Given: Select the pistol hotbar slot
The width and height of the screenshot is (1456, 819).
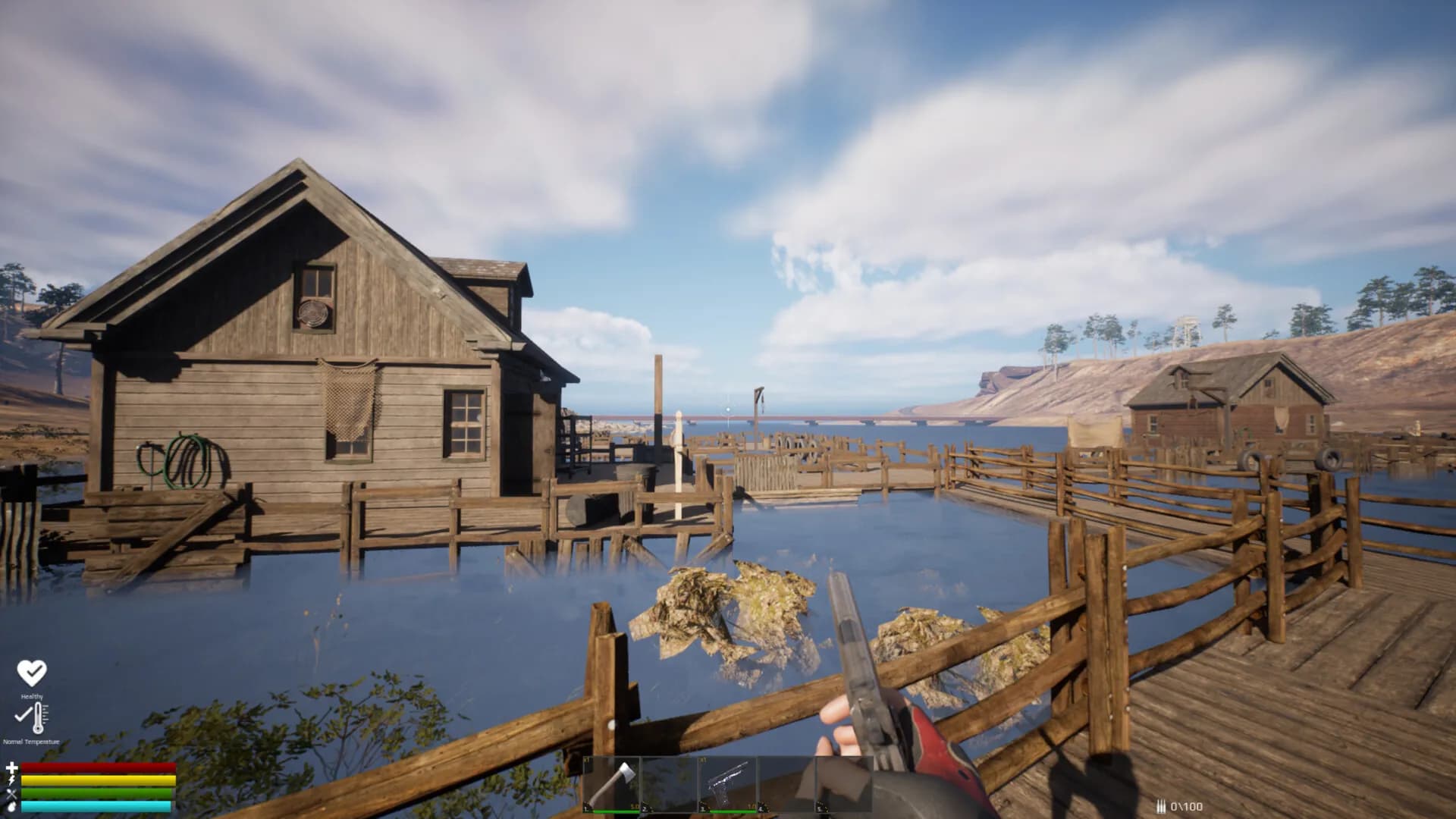Looking at the screenshot, I should tap(726, 784).
